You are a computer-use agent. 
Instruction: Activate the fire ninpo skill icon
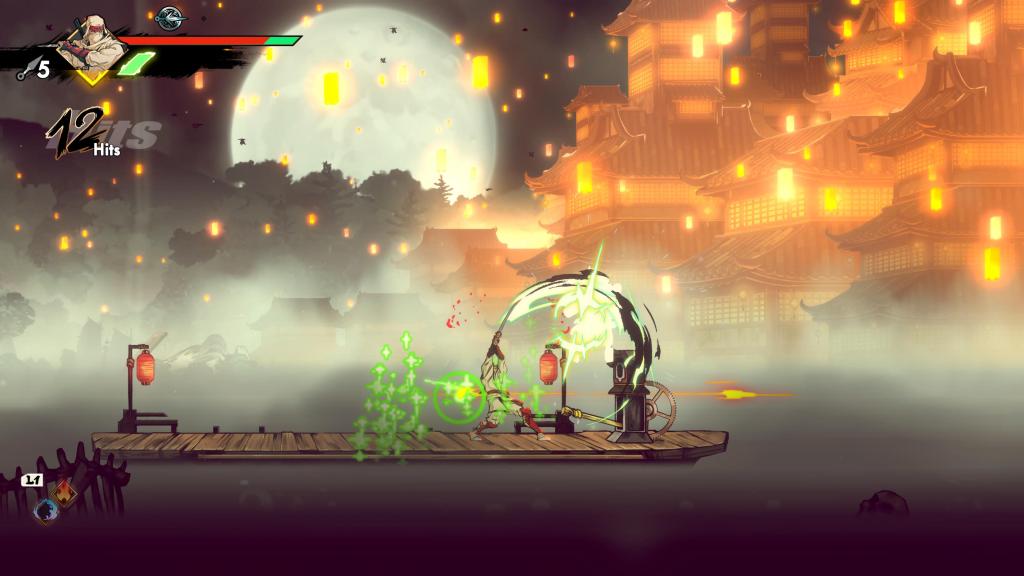(66, 492)
